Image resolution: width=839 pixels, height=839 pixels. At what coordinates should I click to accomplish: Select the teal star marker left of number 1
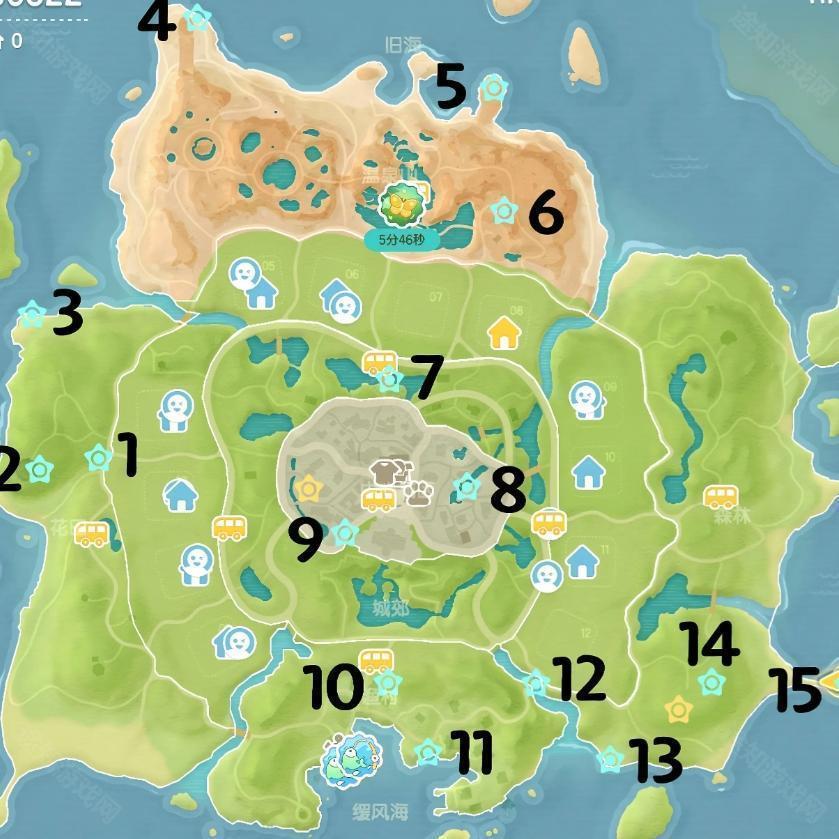[x=98, y=458]
